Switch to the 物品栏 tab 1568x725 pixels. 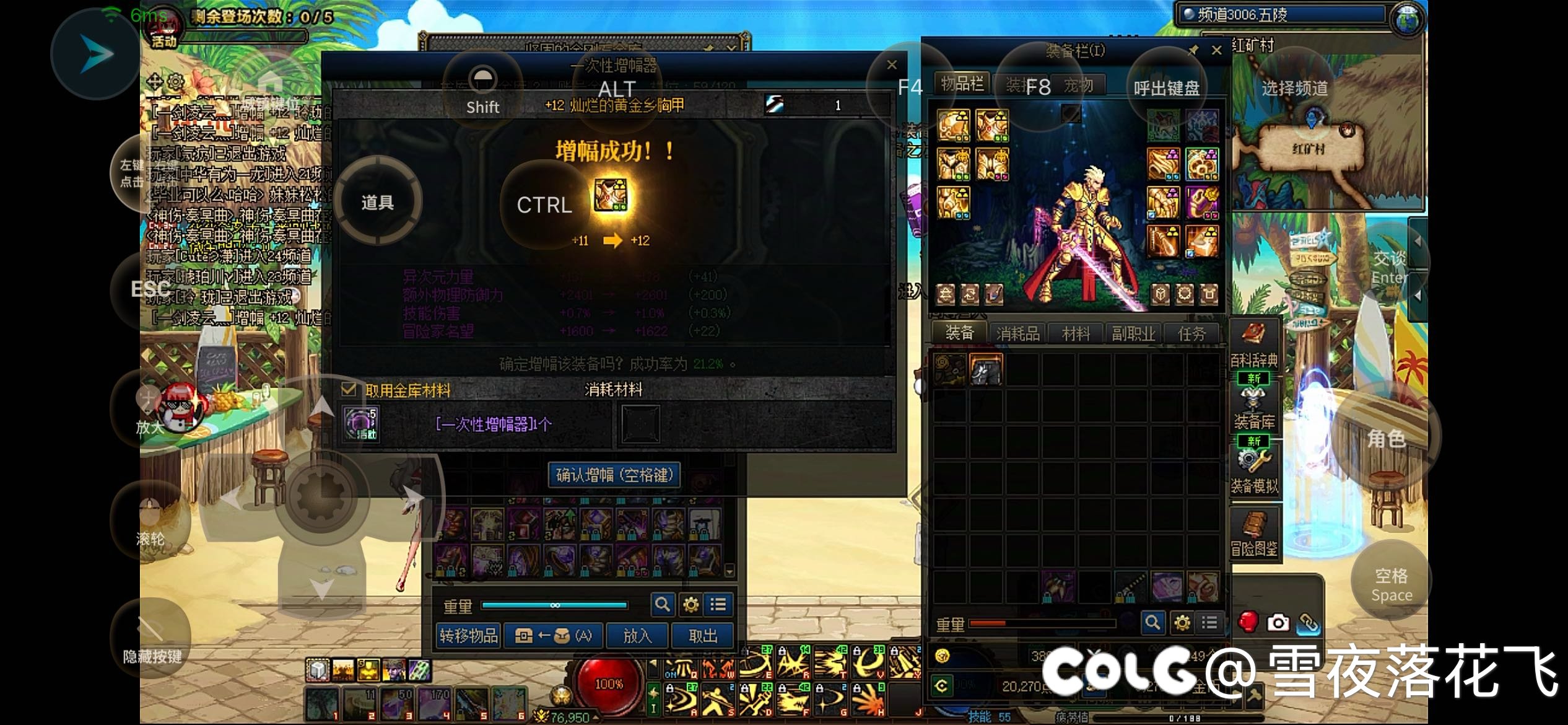coord(962,84)
